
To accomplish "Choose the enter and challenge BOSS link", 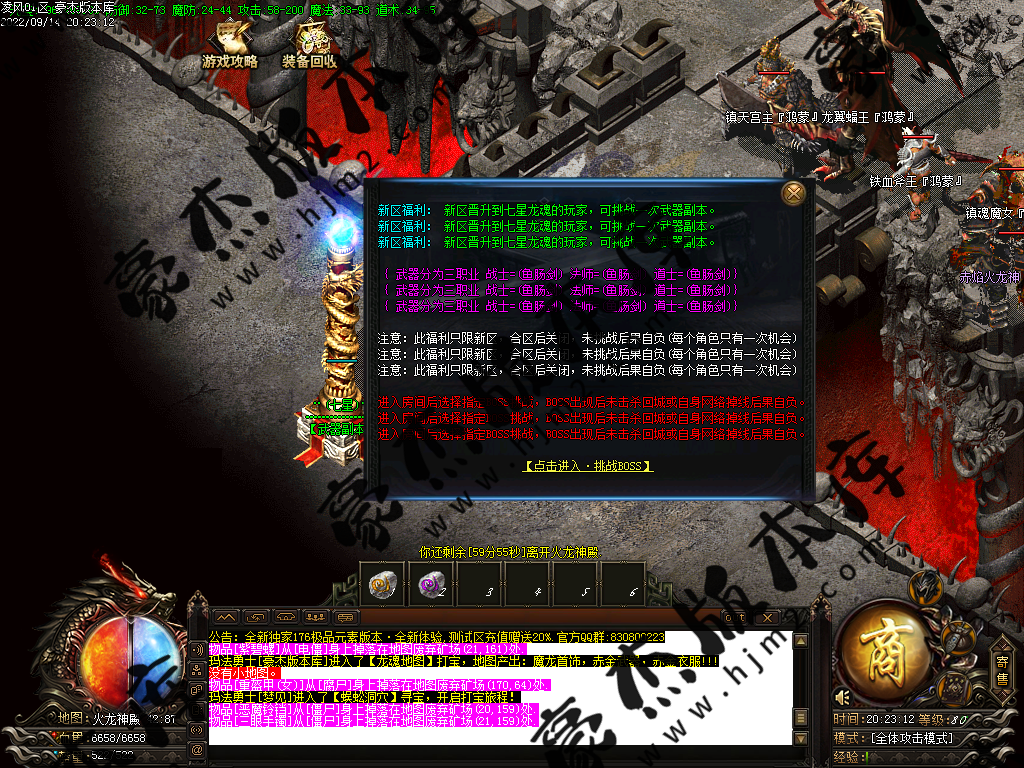I will [x=588, y=466].
